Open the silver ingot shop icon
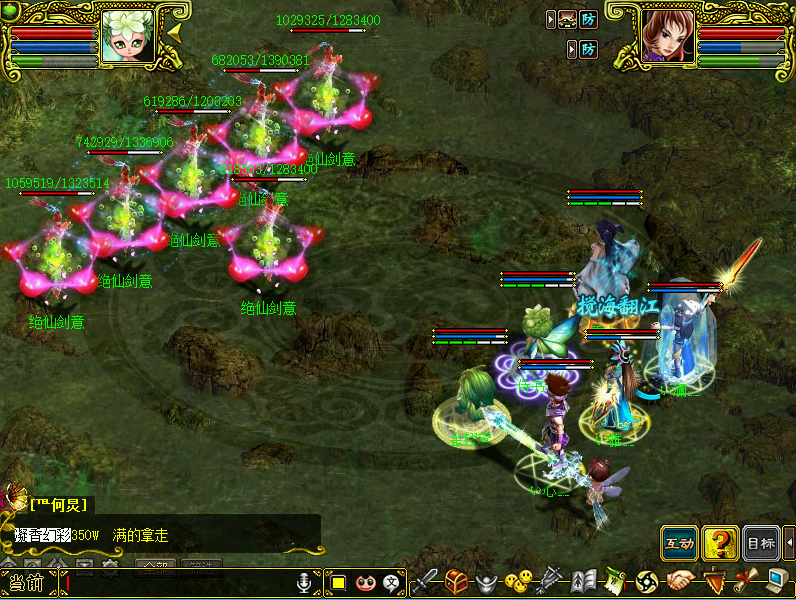796x600 pixels. tap(487, 581)
